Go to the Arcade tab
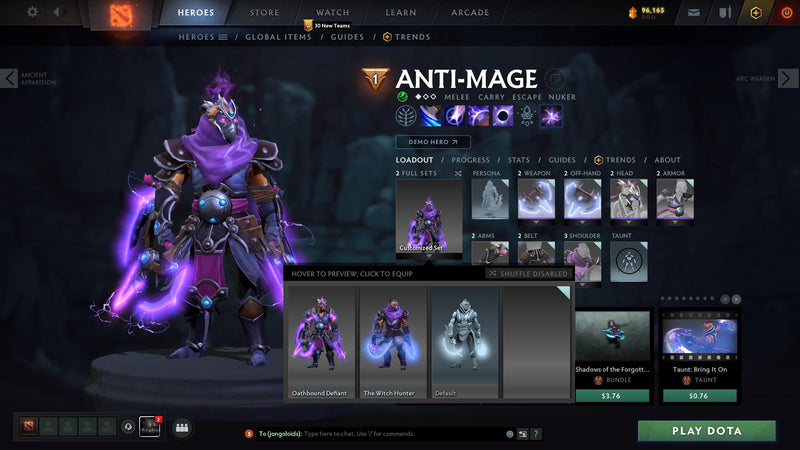 [470, 13]
